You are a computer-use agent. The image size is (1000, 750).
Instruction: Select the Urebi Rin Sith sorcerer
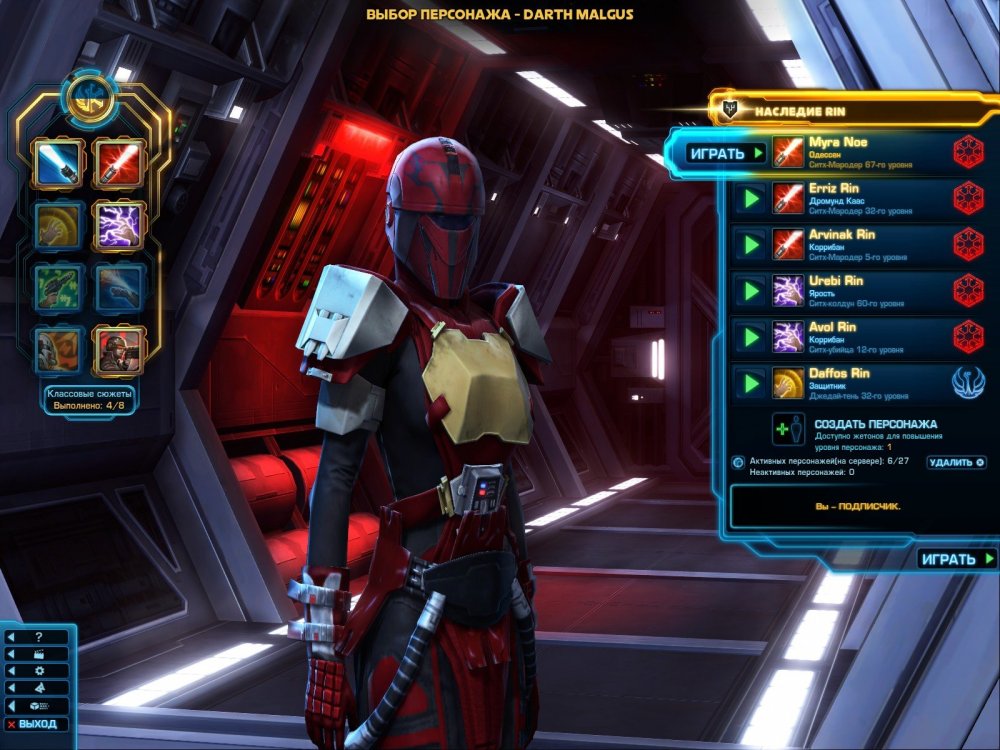(860, 291)
